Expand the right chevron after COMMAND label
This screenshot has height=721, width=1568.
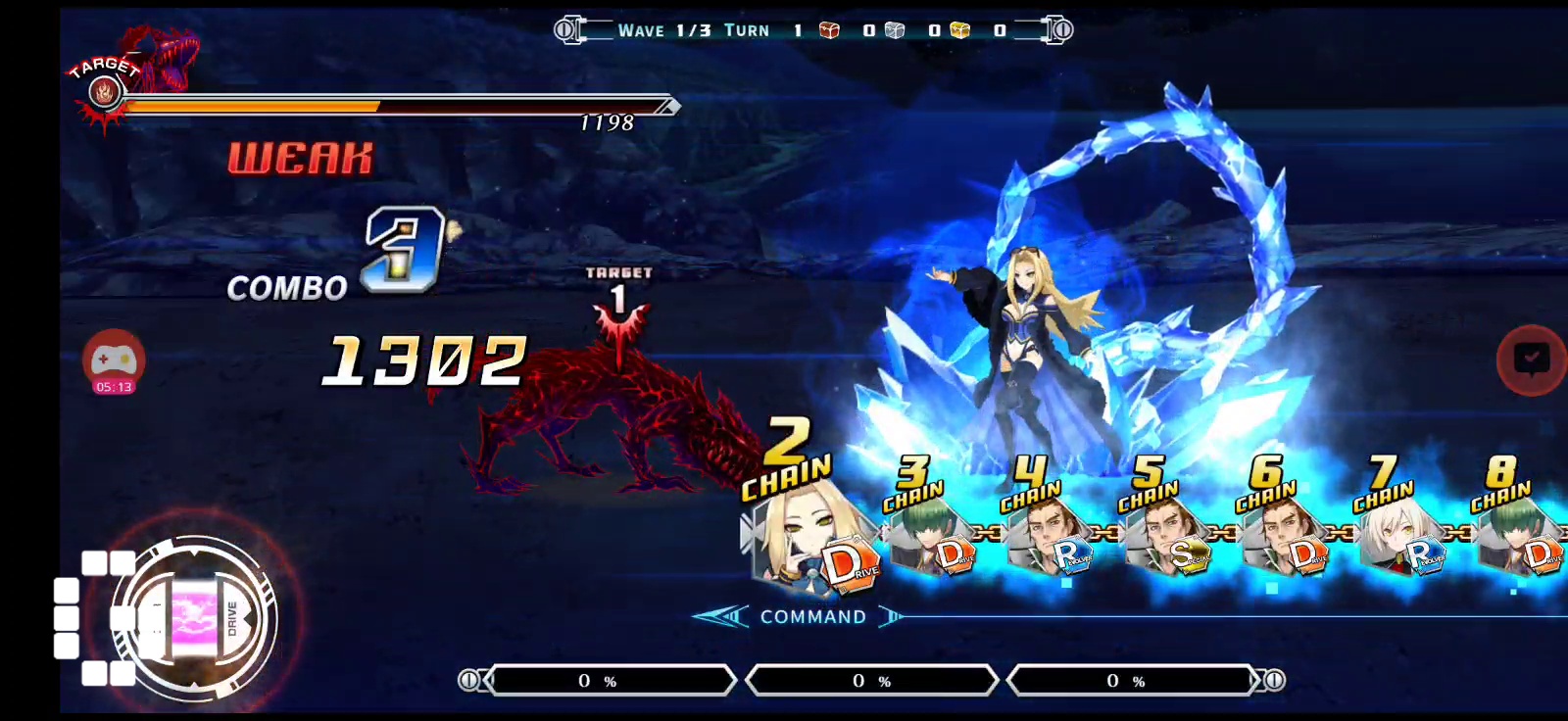(888, 616)
